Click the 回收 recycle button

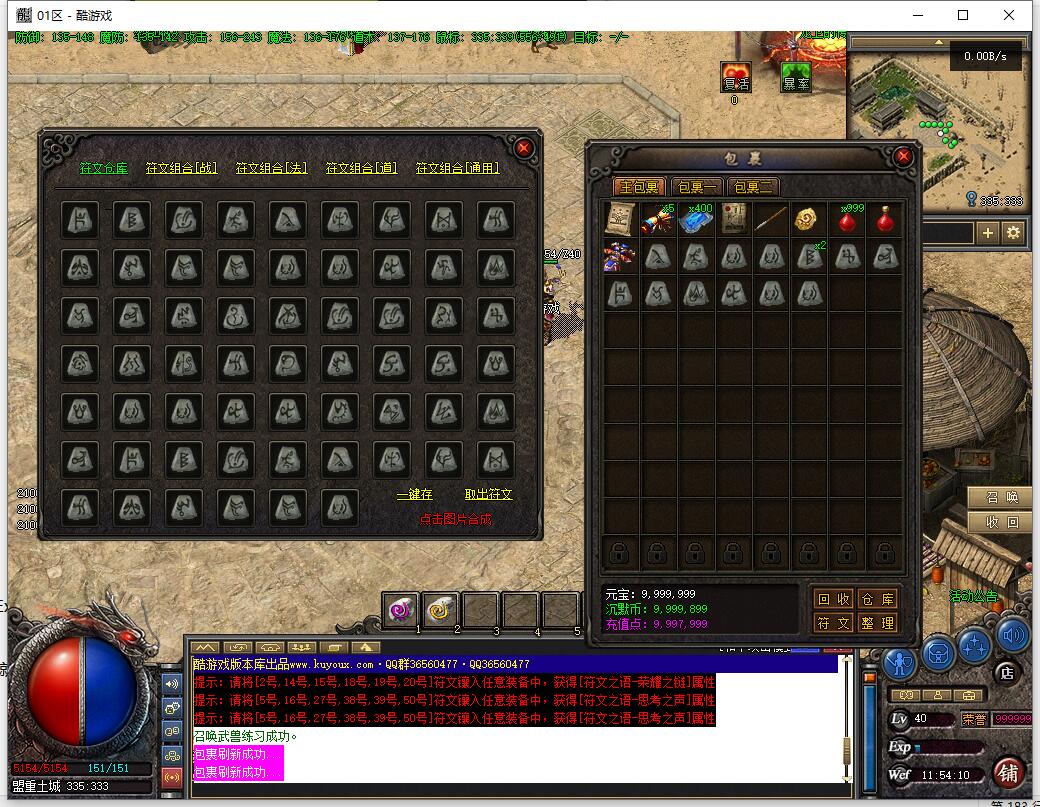point(834,599)
